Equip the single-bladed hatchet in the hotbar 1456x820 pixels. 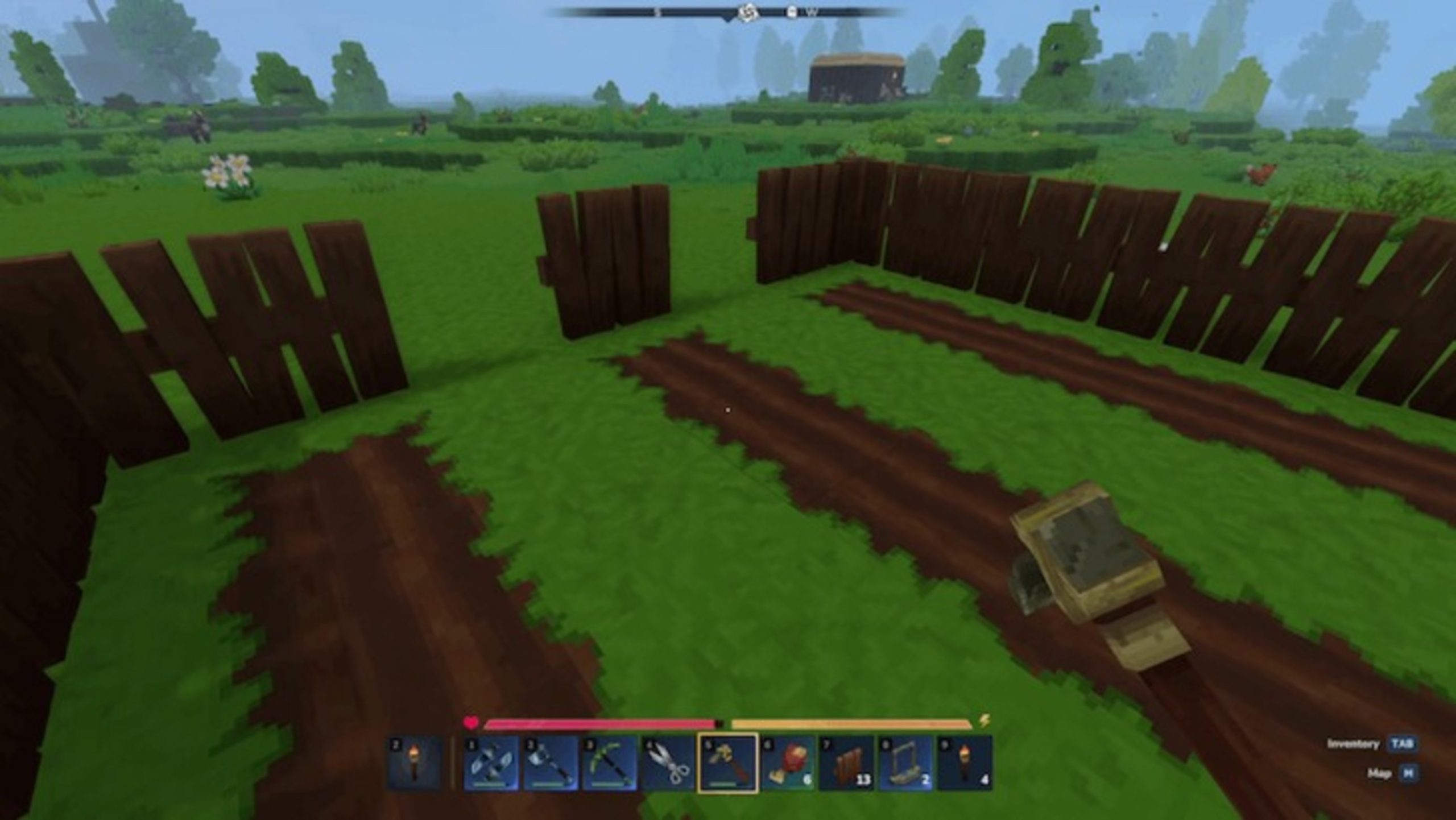[x=551, y=763]
